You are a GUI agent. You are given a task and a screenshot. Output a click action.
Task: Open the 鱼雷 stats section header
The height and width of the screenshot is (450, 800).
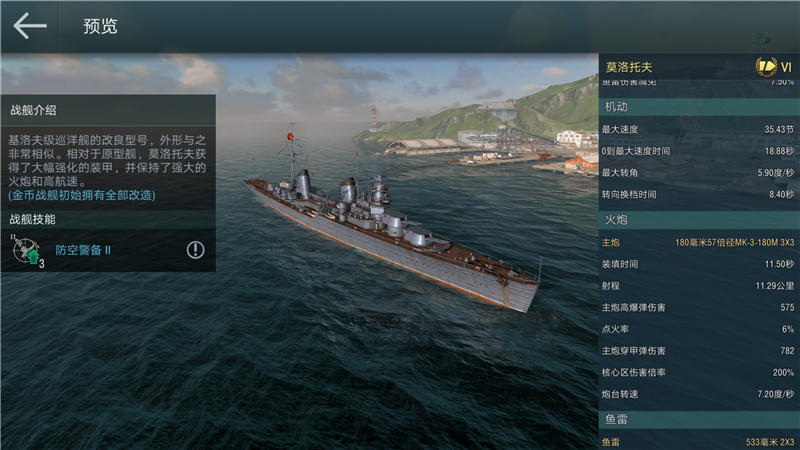[699, 421]
